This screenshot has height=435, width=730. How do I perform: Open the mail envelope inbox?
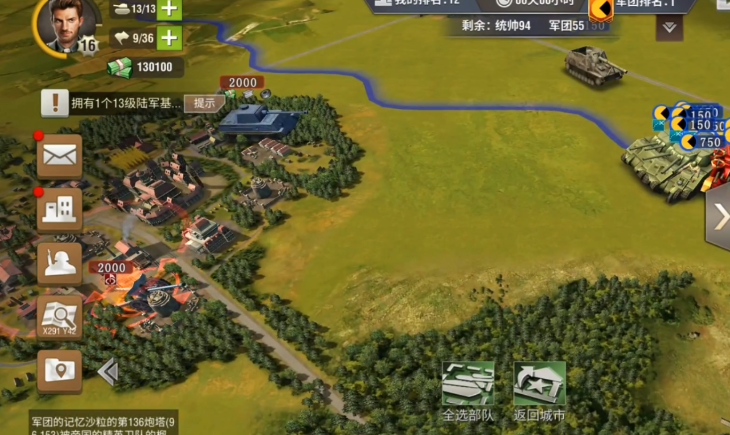coord(60,155)
